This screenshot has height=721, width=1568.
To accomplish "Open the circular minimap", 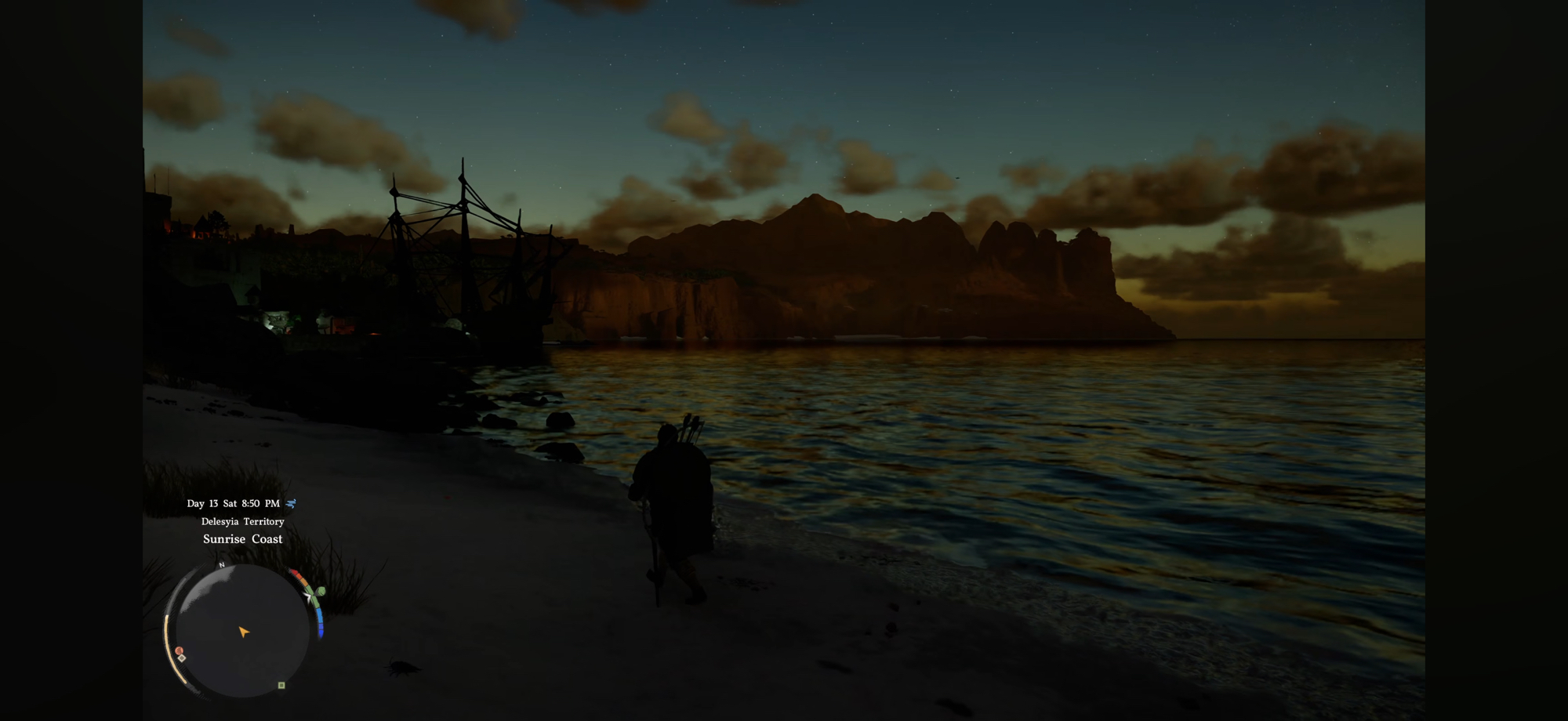I will coord(241,631).
